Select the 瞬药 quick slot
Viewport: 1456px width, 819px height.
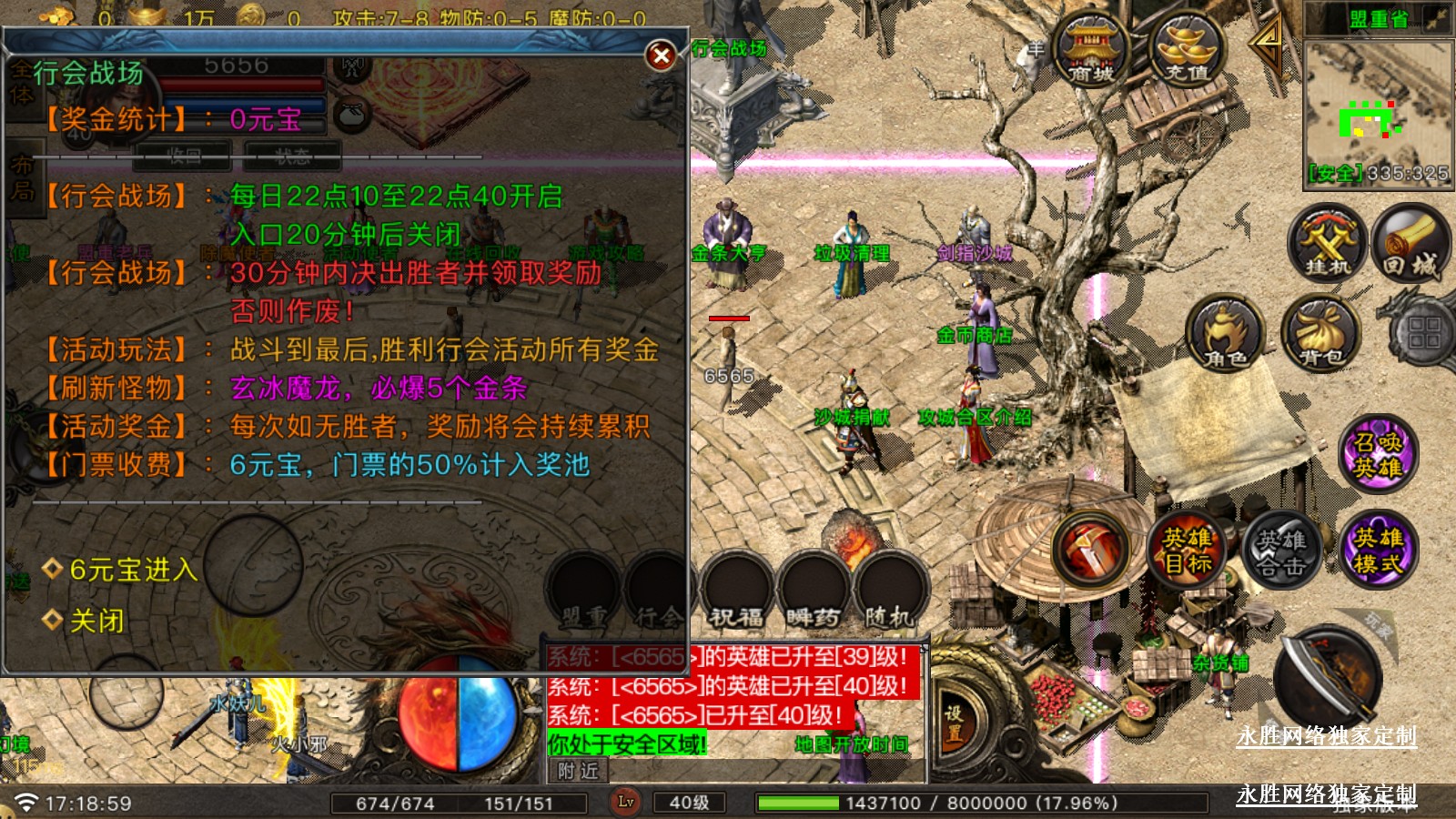[x=813, y=590]
